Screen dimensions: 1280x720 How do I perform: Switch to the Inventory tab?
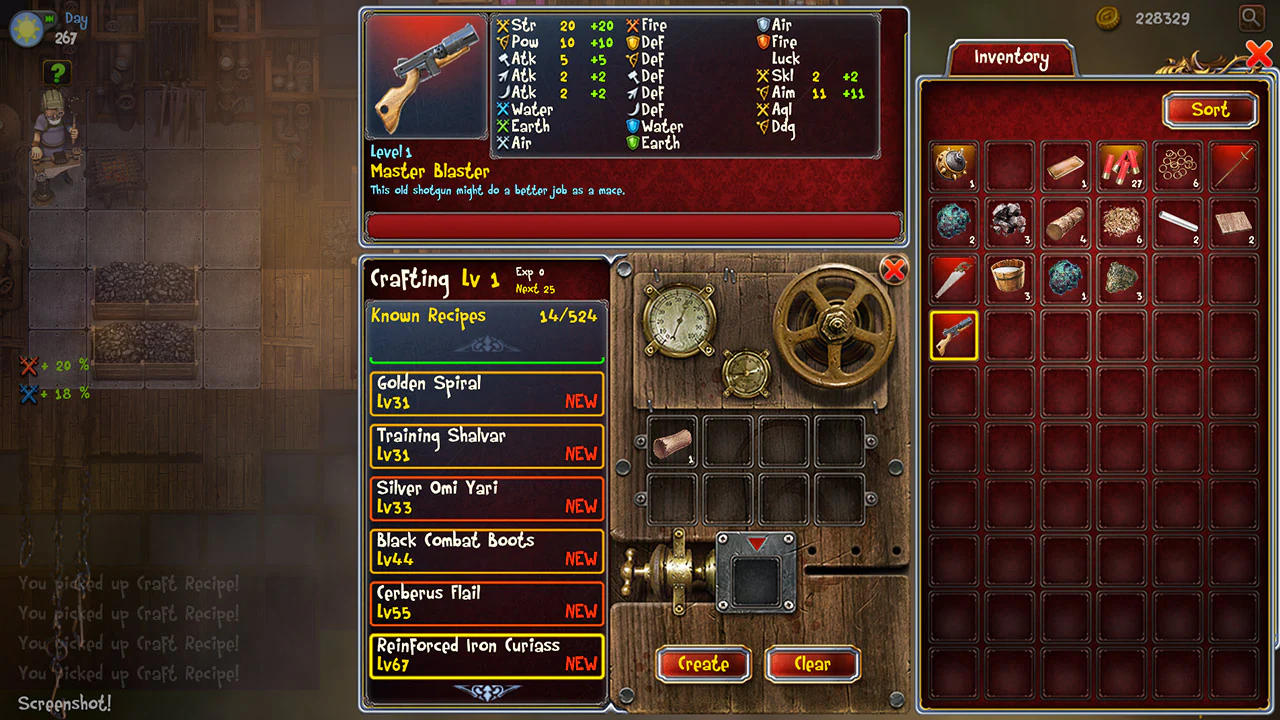point(1012,58)
